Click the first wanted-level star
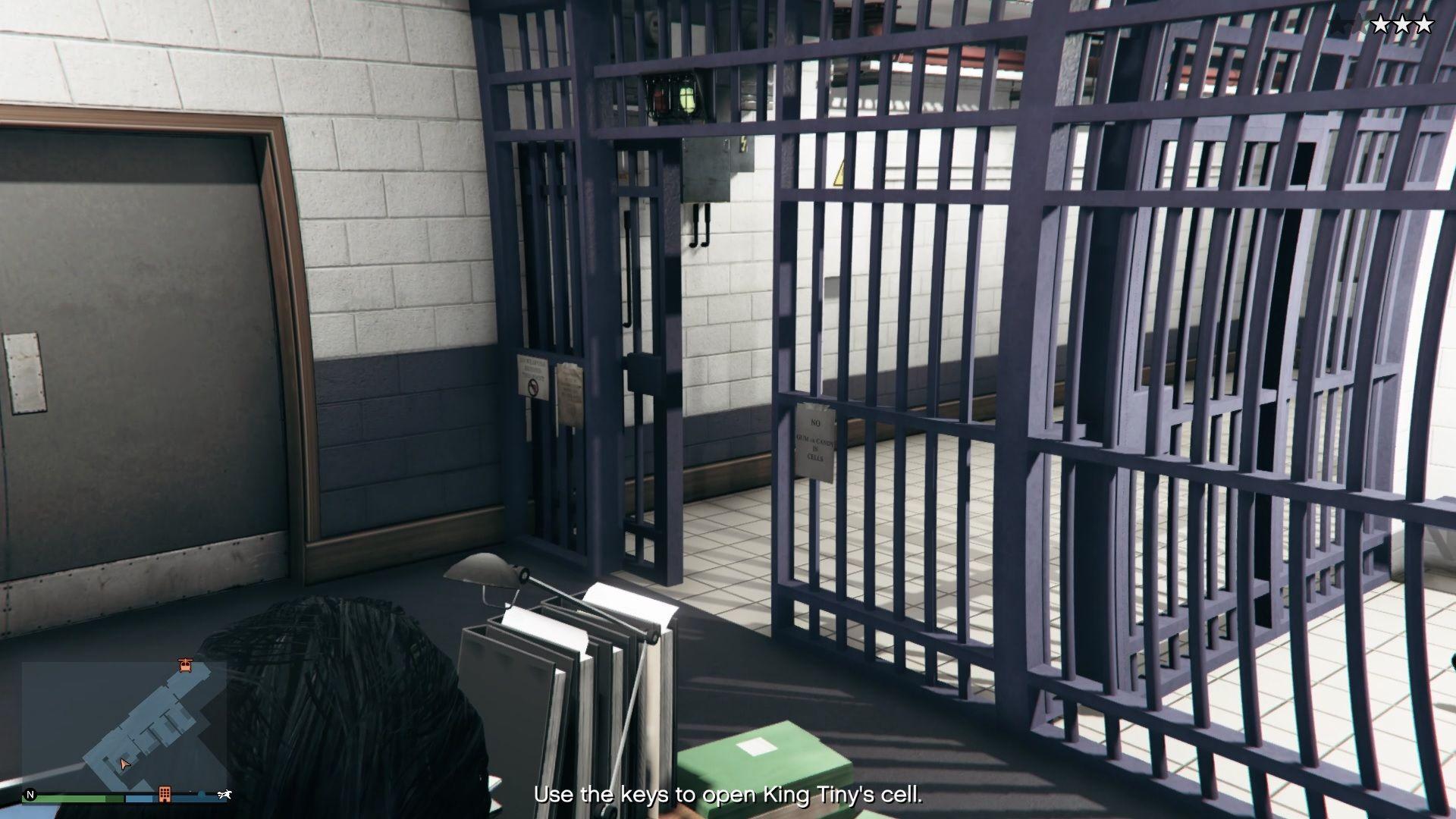This screenshot has height=819, width=1456. tap(1380, 24)
